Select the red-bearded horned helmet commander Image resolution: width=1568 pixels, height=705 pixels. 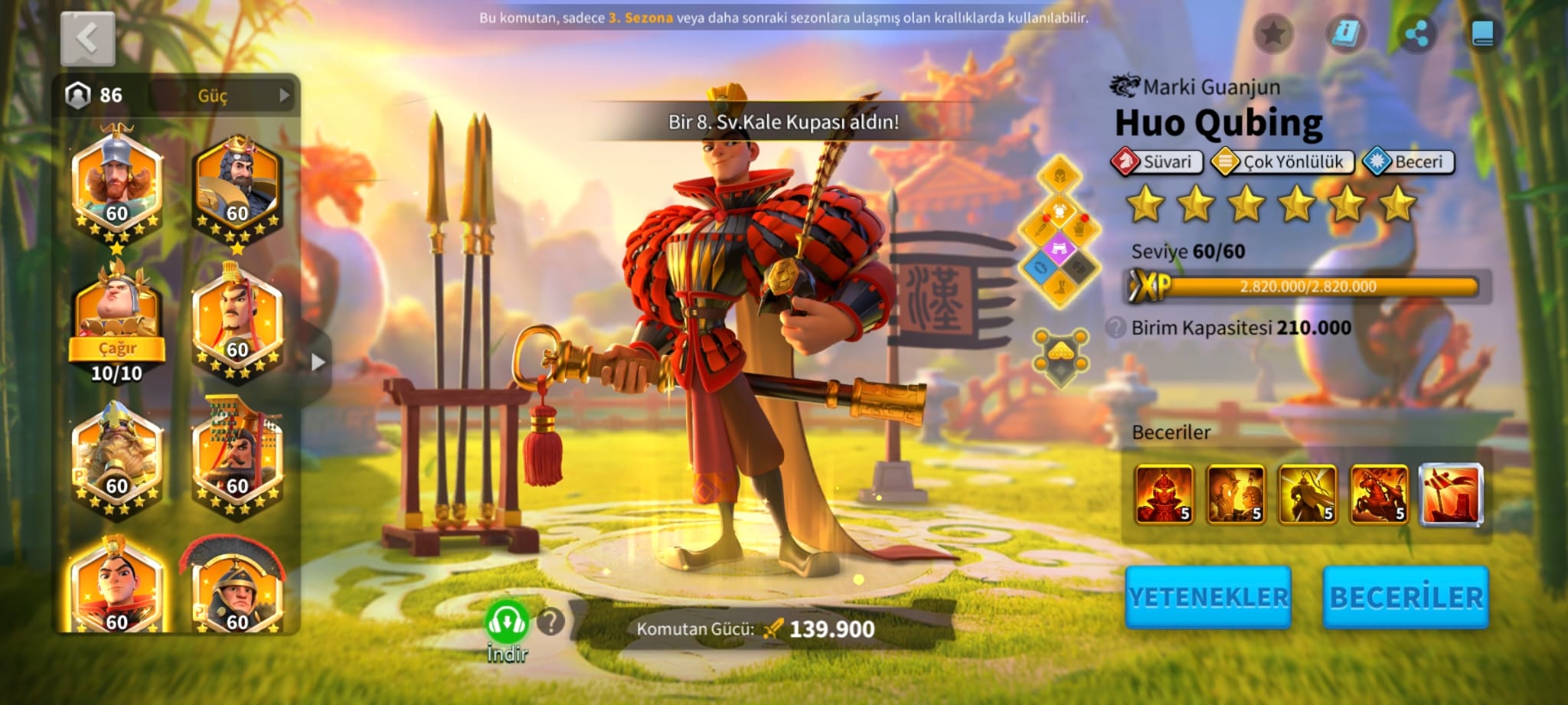click(x=116, y=184)
